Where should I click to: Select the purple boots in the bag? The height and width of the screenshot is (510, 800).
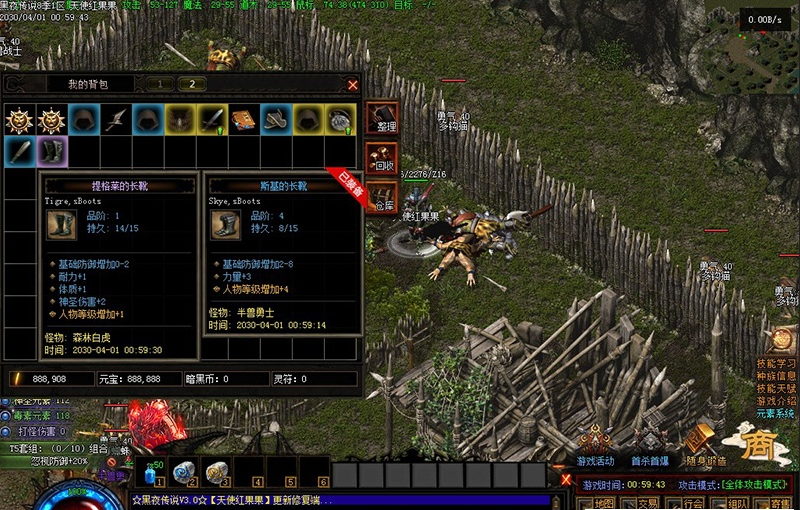point(51,152)
